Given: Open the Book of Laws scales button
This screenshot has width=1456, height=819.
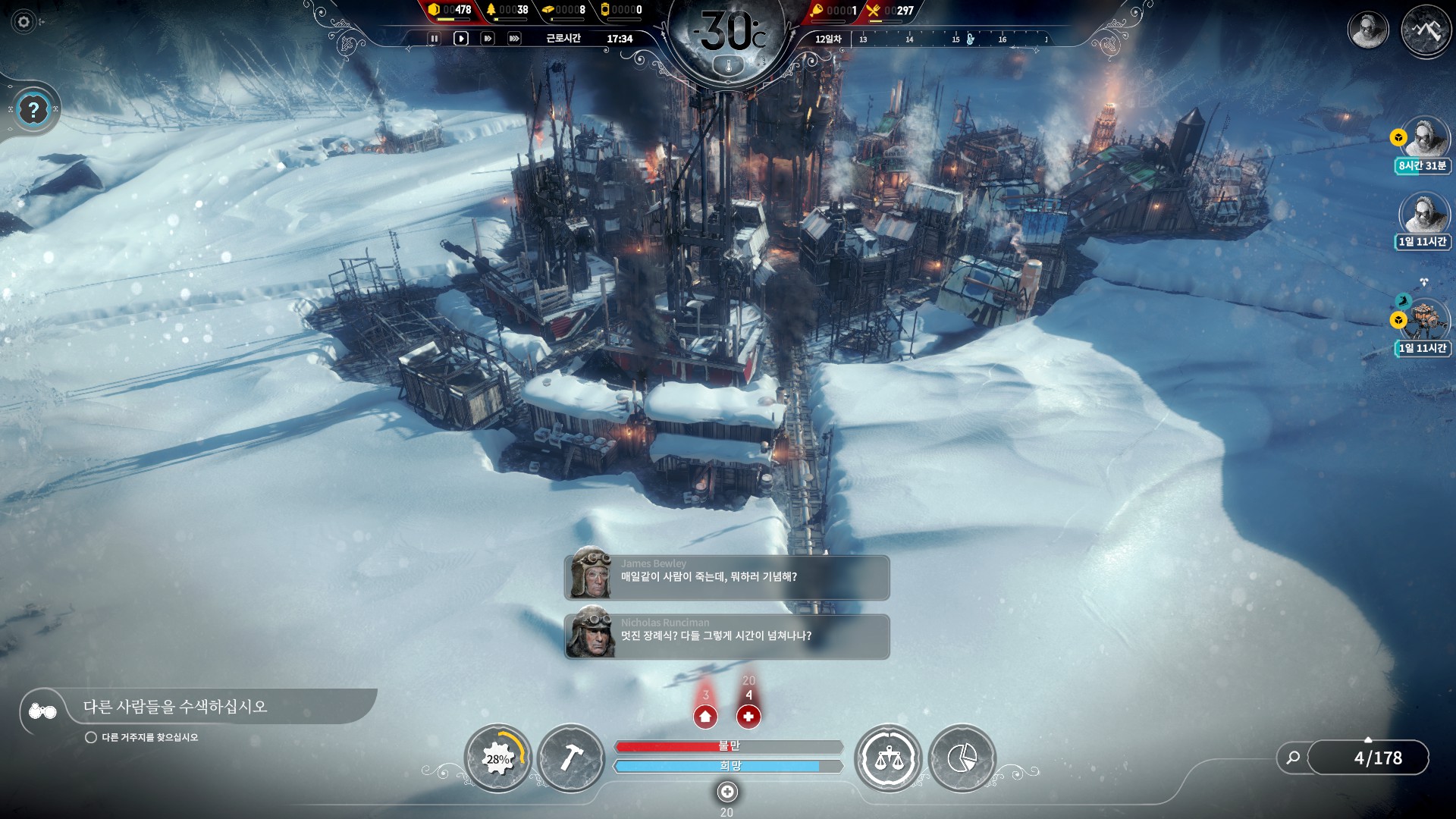Looking at the screenshot, I should pos(888,758).
